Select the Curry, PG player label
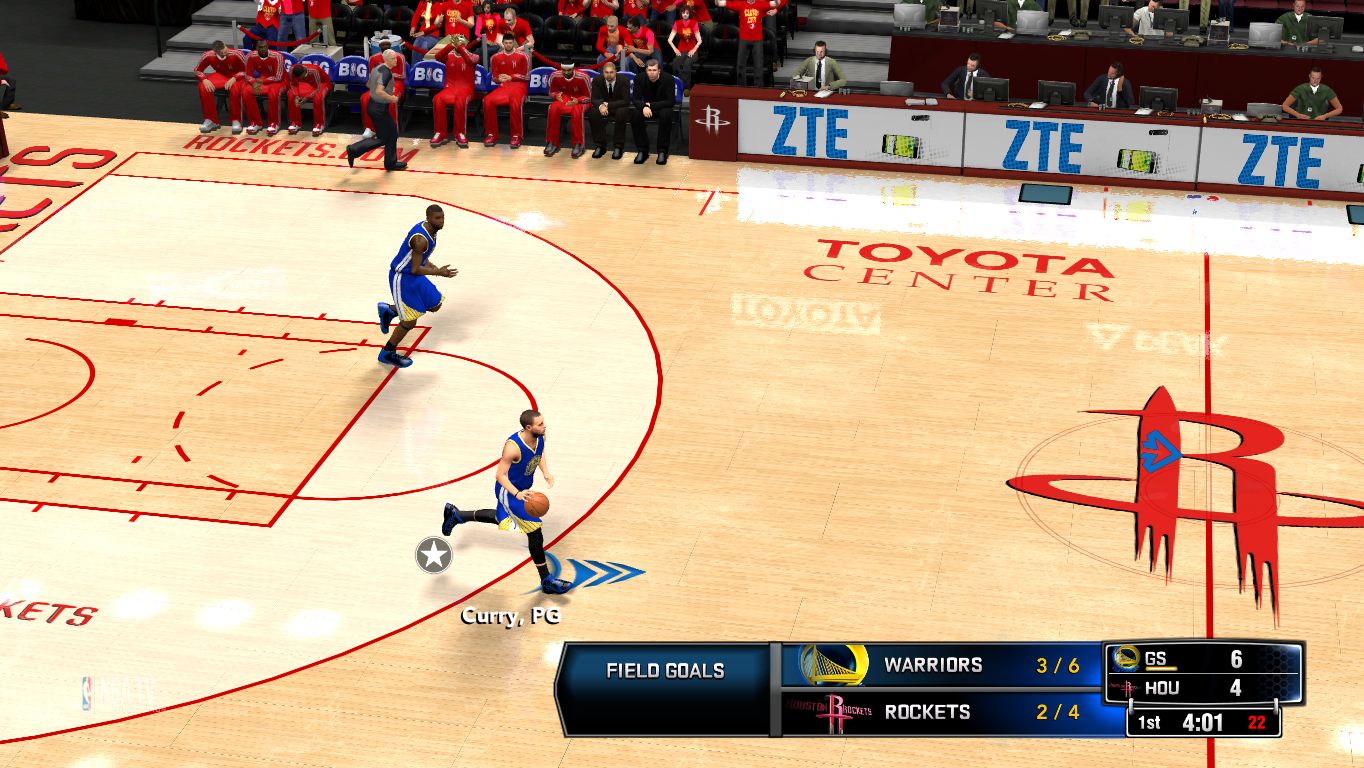Image resolution: width=1364 pixels, height=768 pixels. (503, 616)
